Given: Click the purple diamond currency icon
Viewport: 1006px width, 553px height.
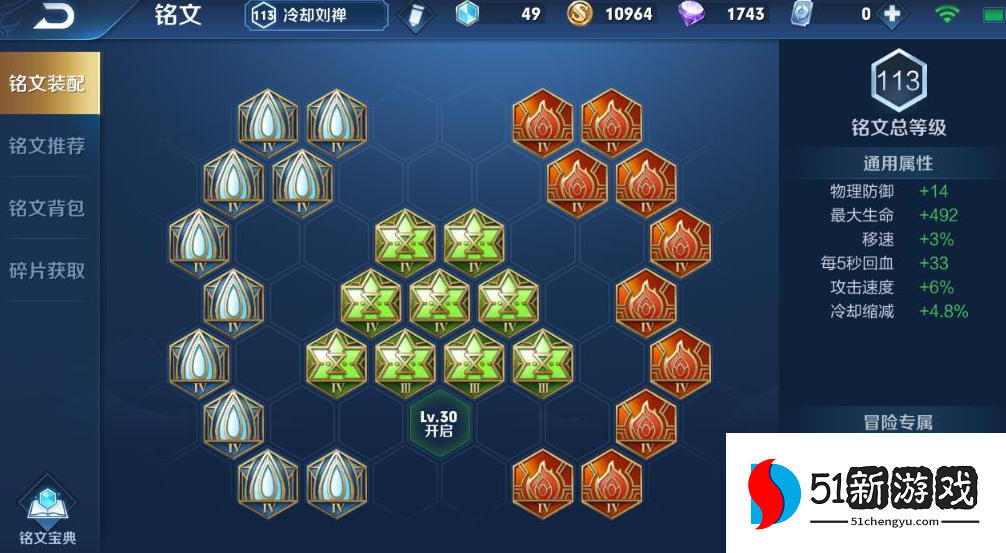Looking at the screenshot, I should coord(691,14).
